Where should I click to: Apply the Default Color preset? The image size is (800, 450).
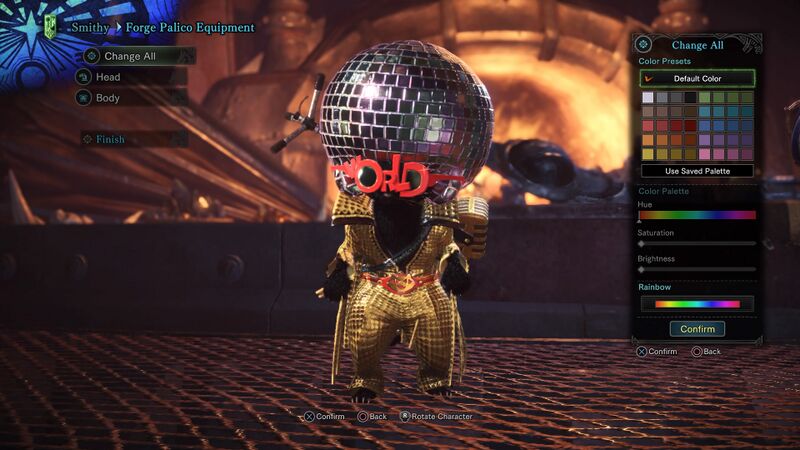697,78
